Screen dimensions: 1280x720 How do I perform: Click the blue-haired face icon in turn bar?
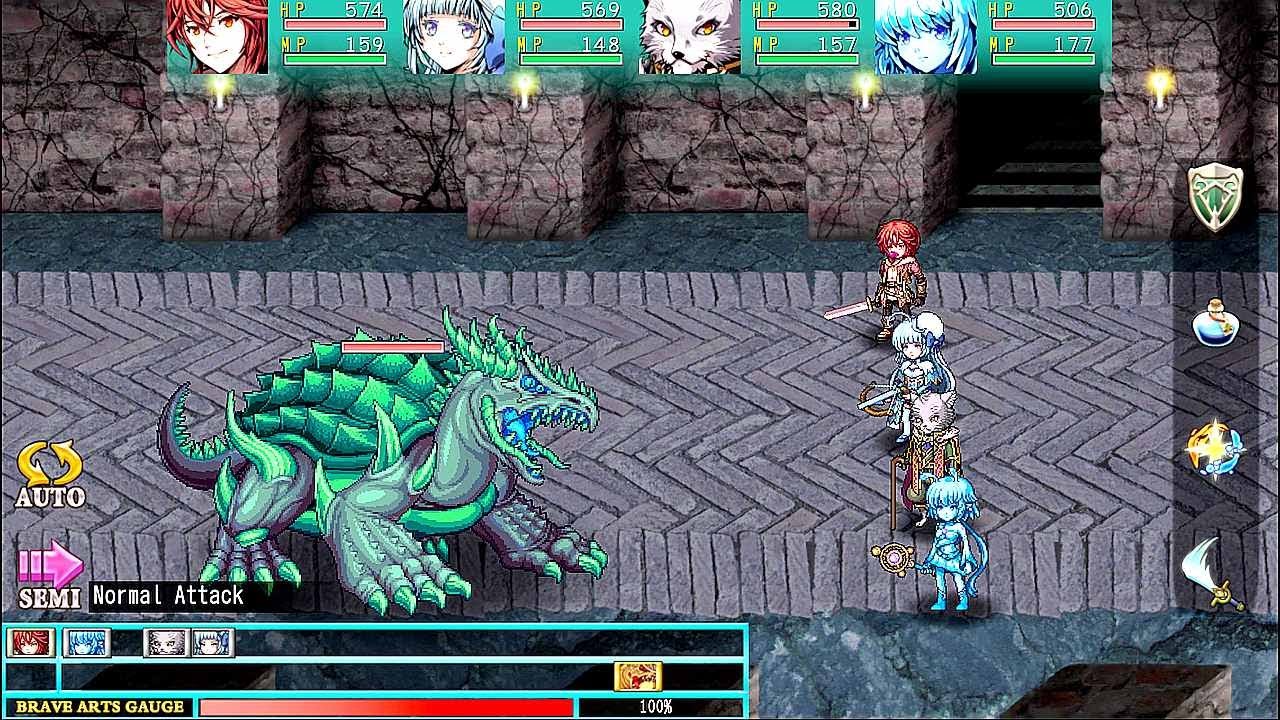[x=85, y=644]
